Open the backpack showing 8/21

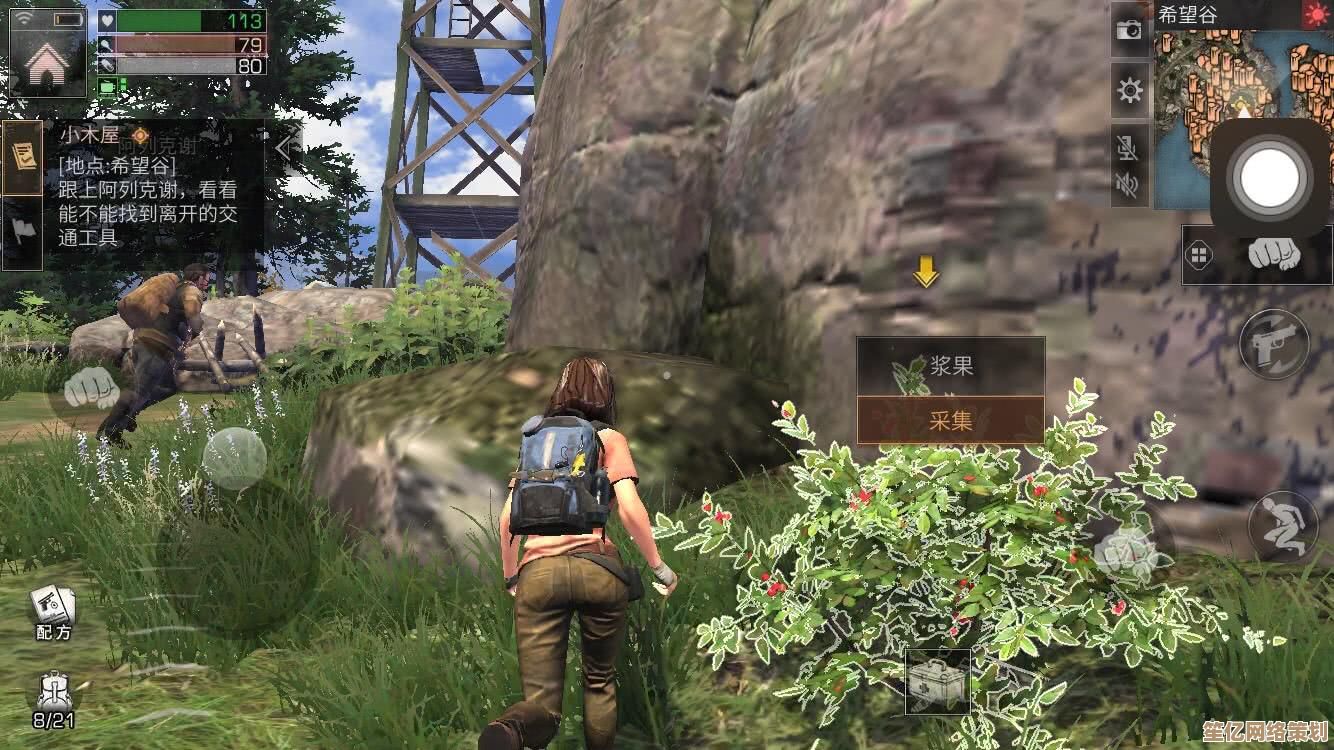coord(52,697)
